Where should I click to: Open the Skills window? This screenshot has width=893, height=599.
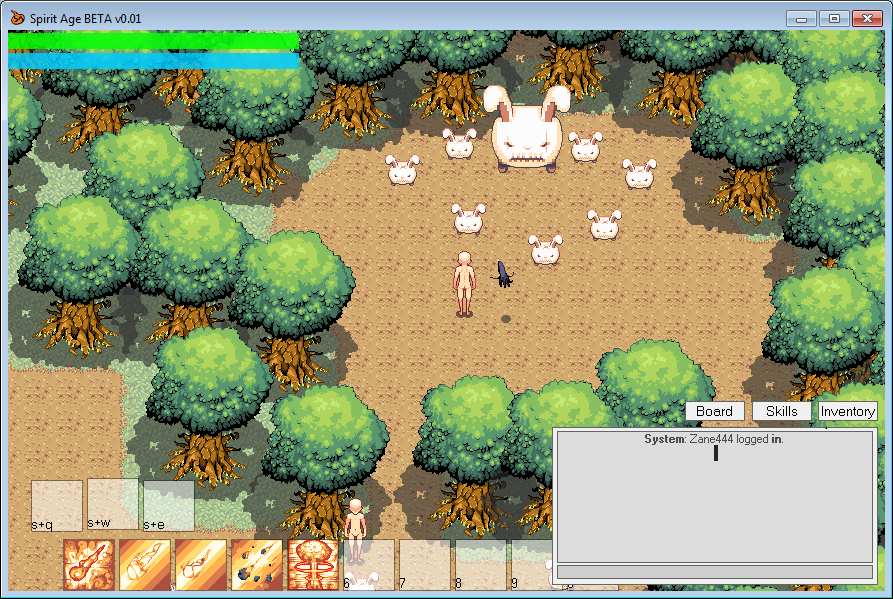click(781, 411)
